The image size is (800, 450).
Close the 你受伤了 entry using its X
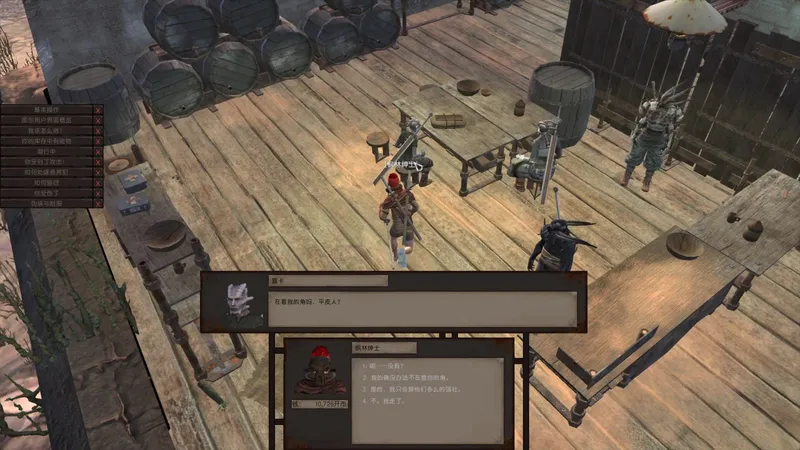click(98, 192)
